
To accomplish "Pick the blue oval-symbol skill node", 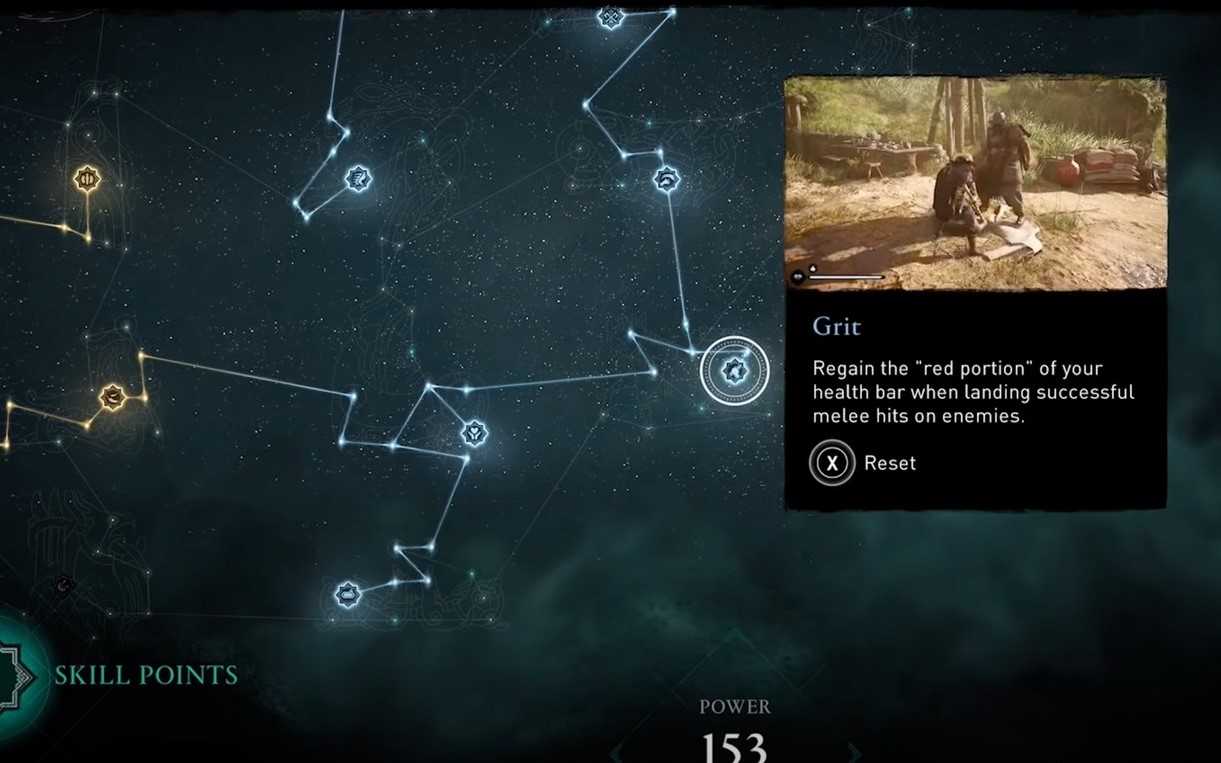I will (x=347, y=595).
